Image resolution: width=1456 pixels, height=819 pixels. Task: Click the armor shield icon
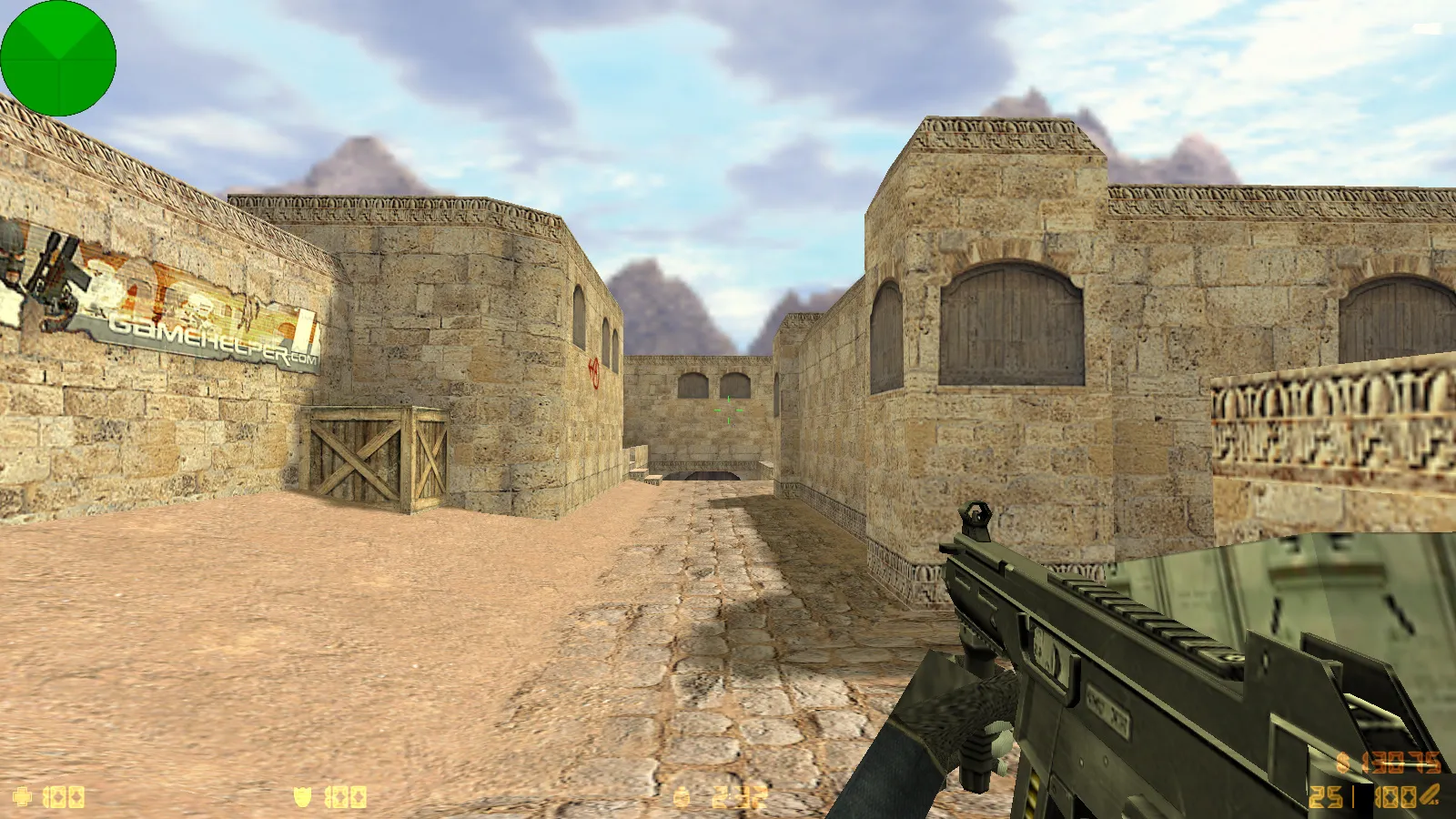pyautogui.click(x=303, y=795)
